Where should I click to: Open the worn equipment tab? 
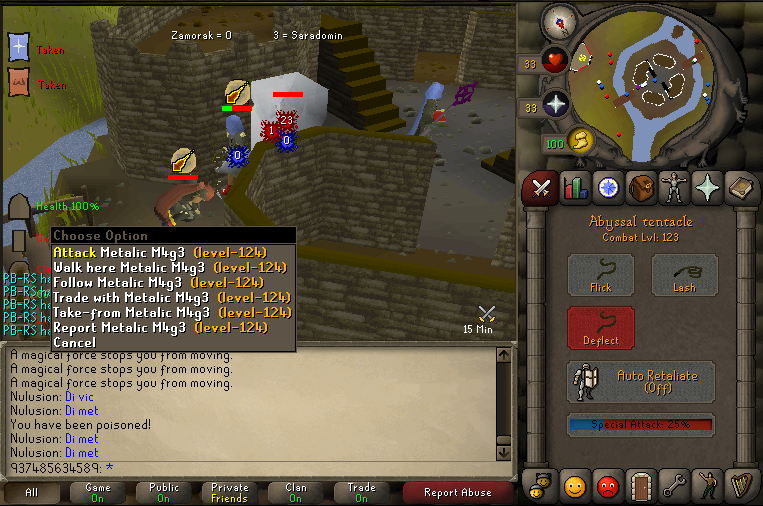[675, 187]
